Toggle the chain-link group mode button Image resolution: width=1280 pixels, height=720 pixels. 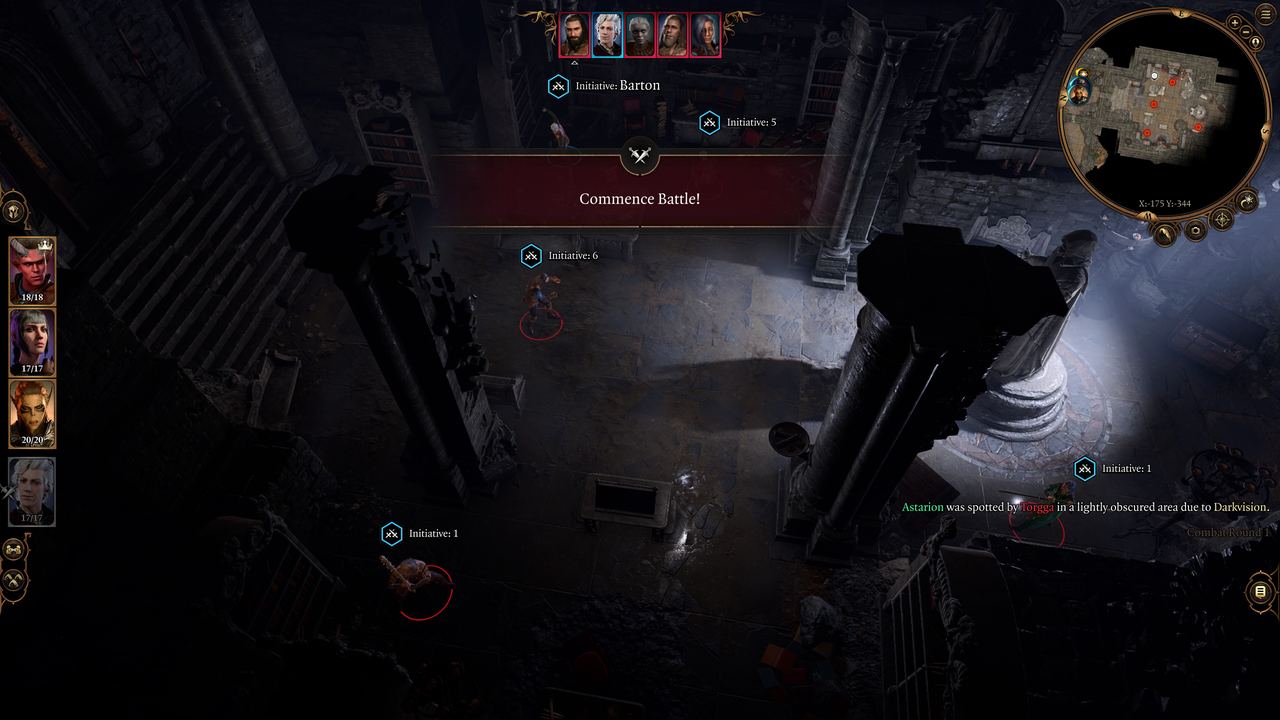point(14,550)
